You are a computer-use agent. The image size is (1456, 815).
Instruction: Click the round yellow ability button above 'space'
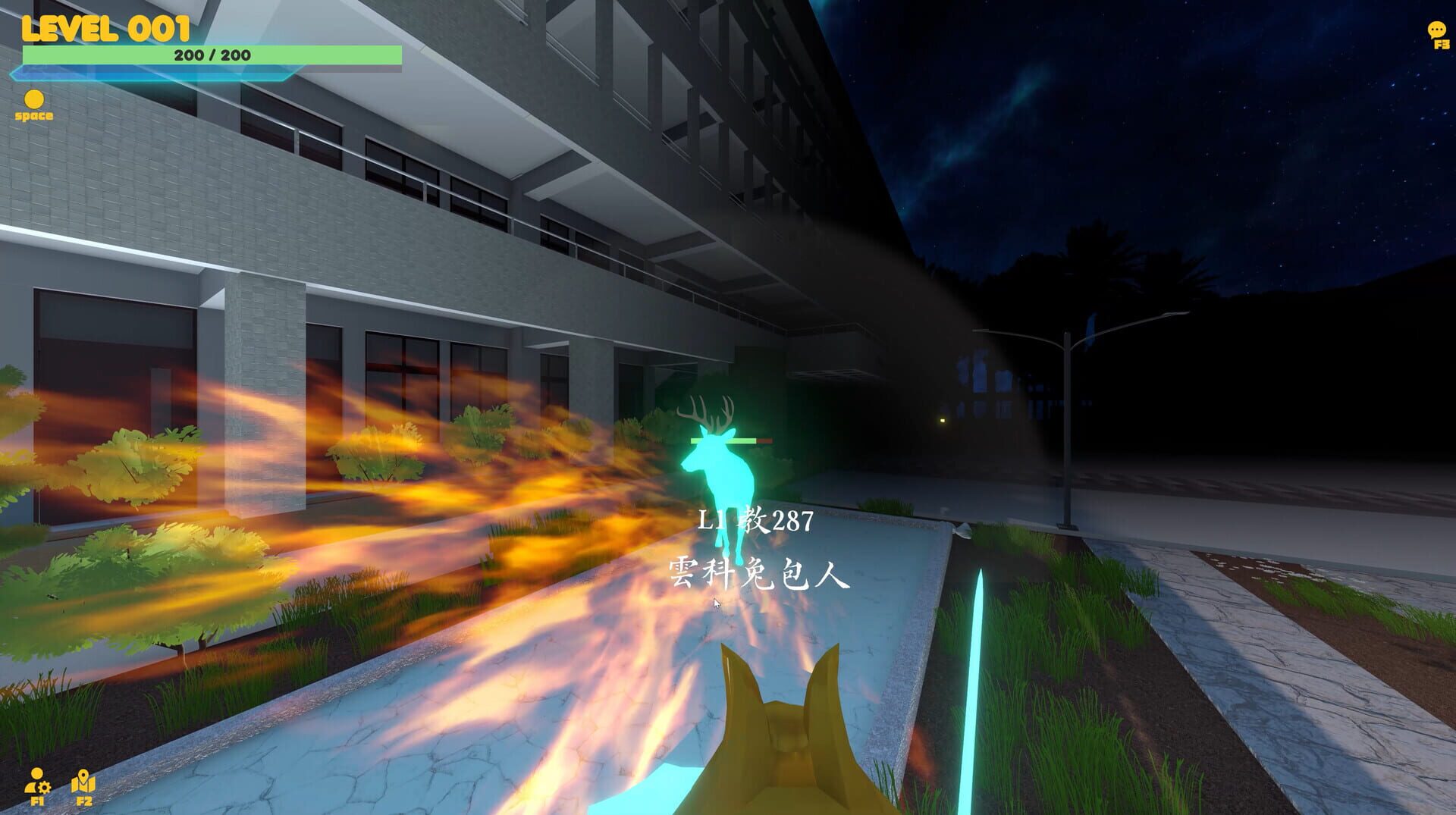33,99
